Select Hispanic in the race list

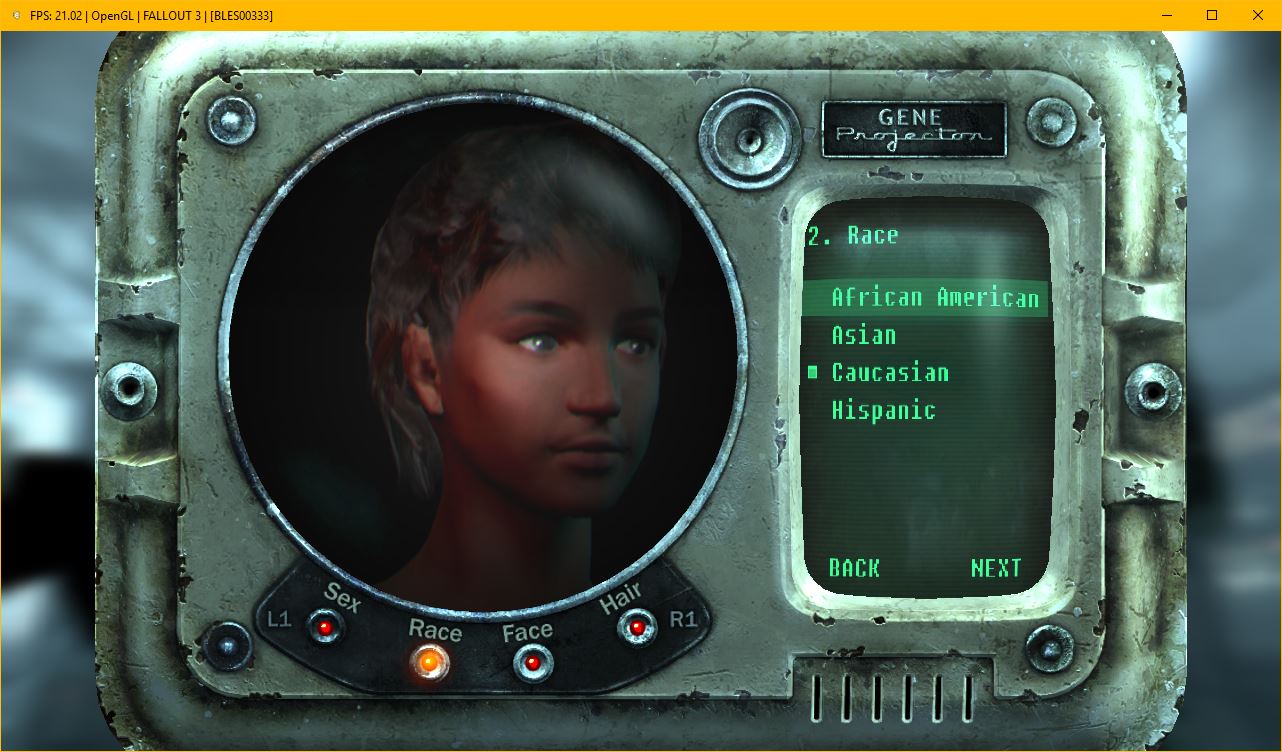883,410
